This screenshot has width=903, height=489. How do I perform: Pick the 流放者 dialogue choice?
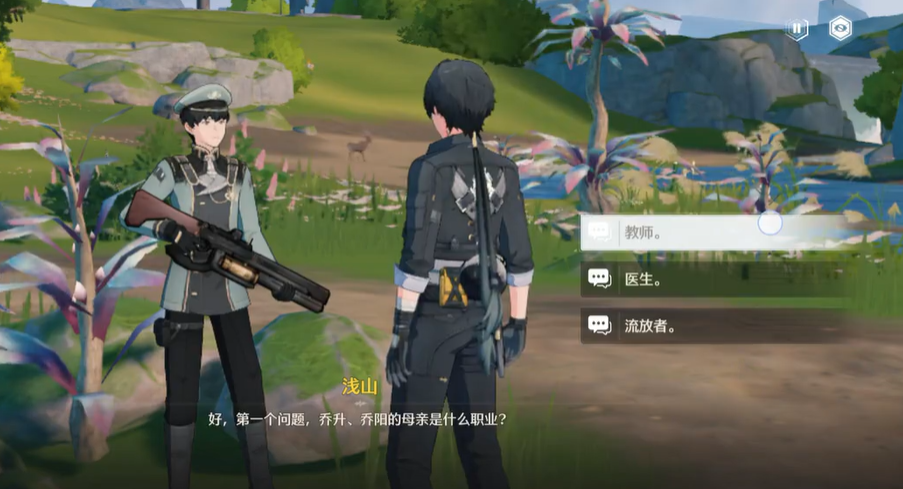(700, 325)
